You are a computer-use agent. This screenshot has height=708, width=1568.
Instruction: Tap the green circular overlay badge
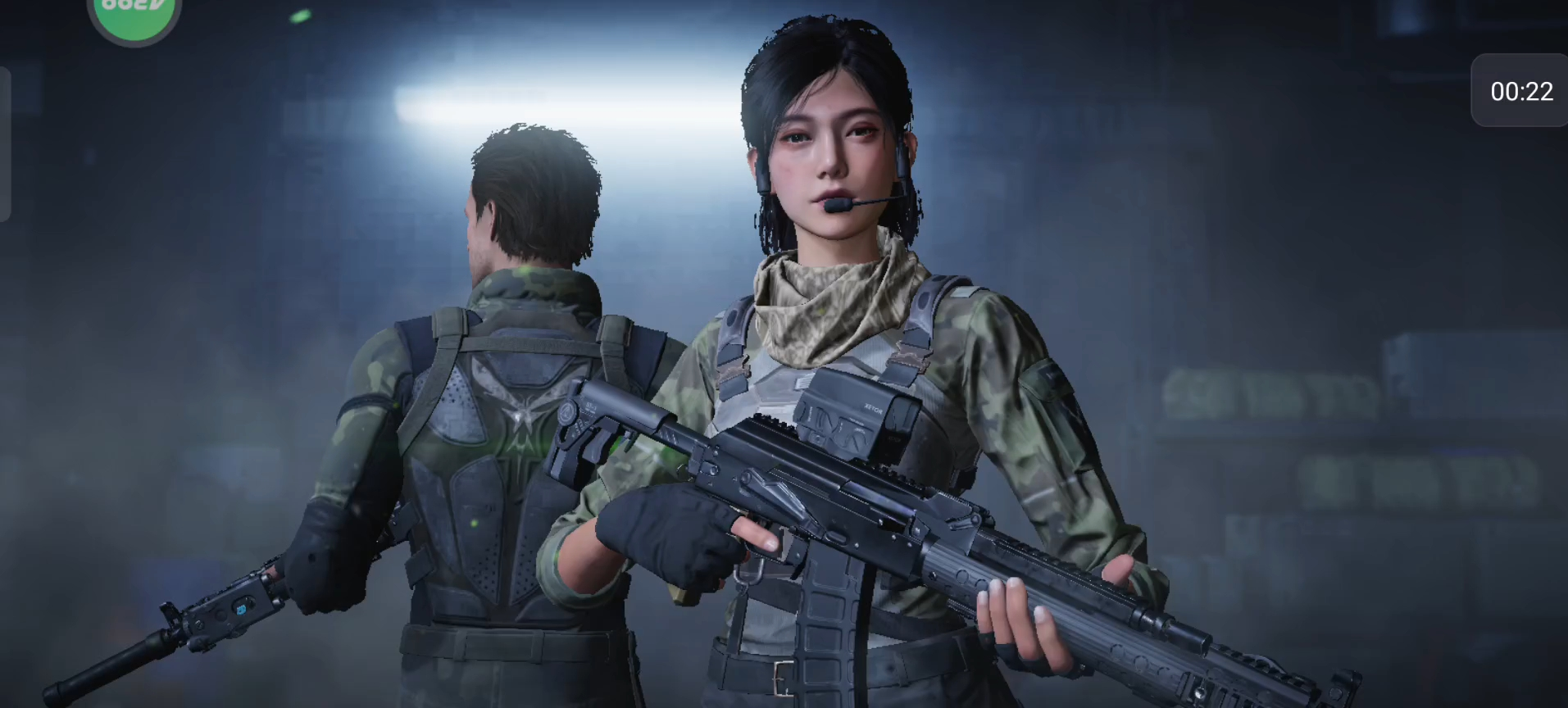134,14
